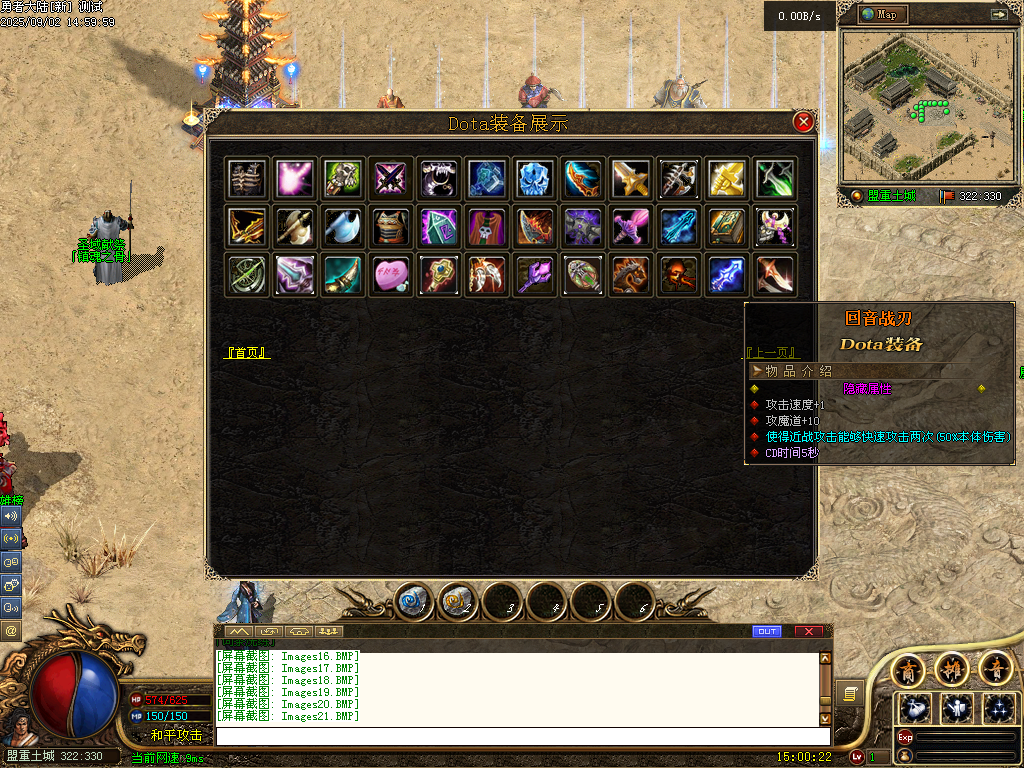
Task: Close the Dota装备展示 window
Action: [803, 122]
